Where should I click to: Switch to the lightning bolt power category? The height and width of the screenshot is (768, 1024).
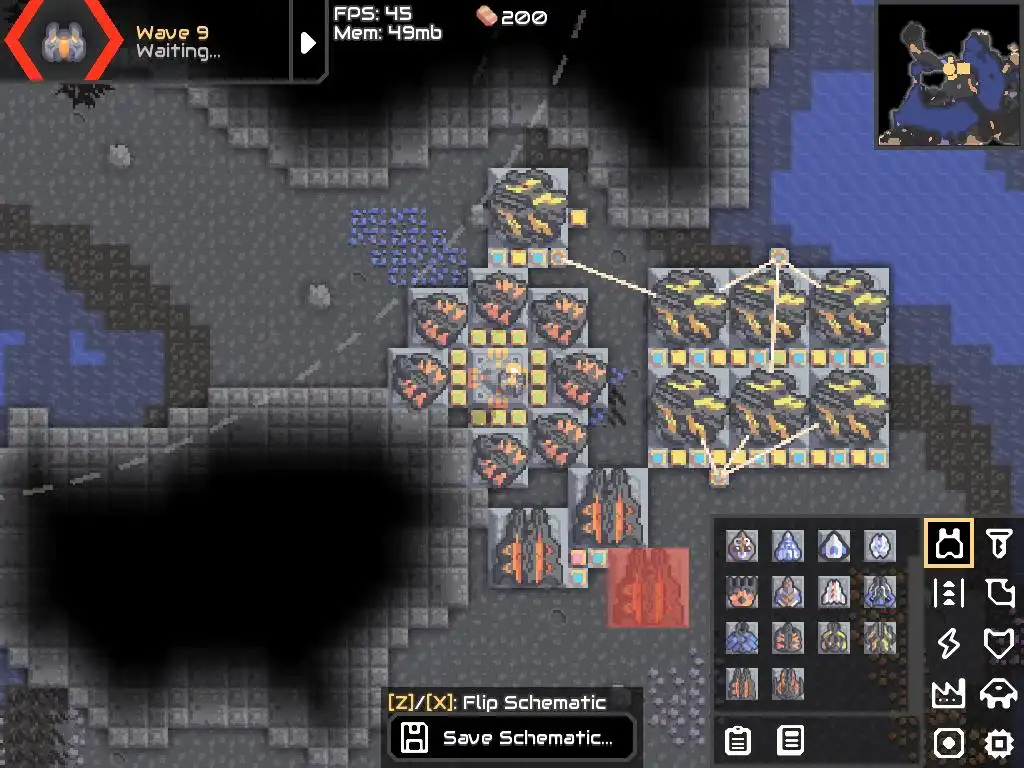(948, 643)
